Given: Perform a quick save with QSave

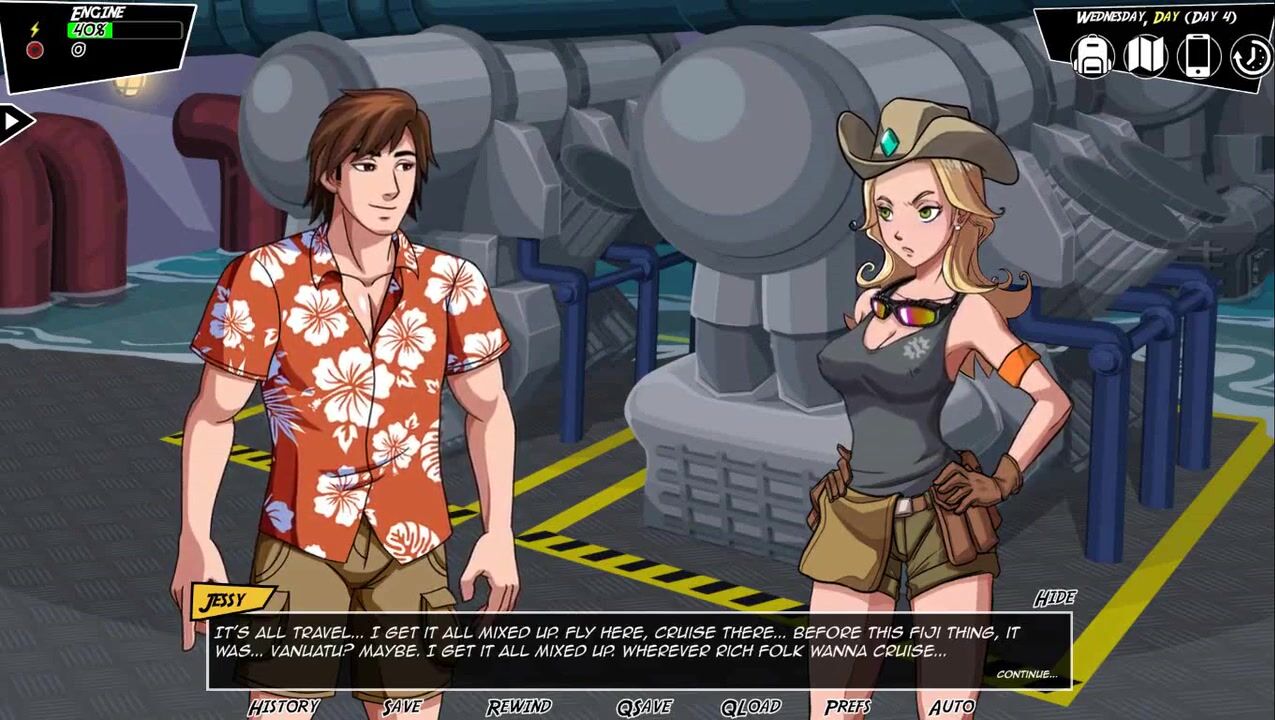Looking at the screenshot, I should [x=644, y=707].
